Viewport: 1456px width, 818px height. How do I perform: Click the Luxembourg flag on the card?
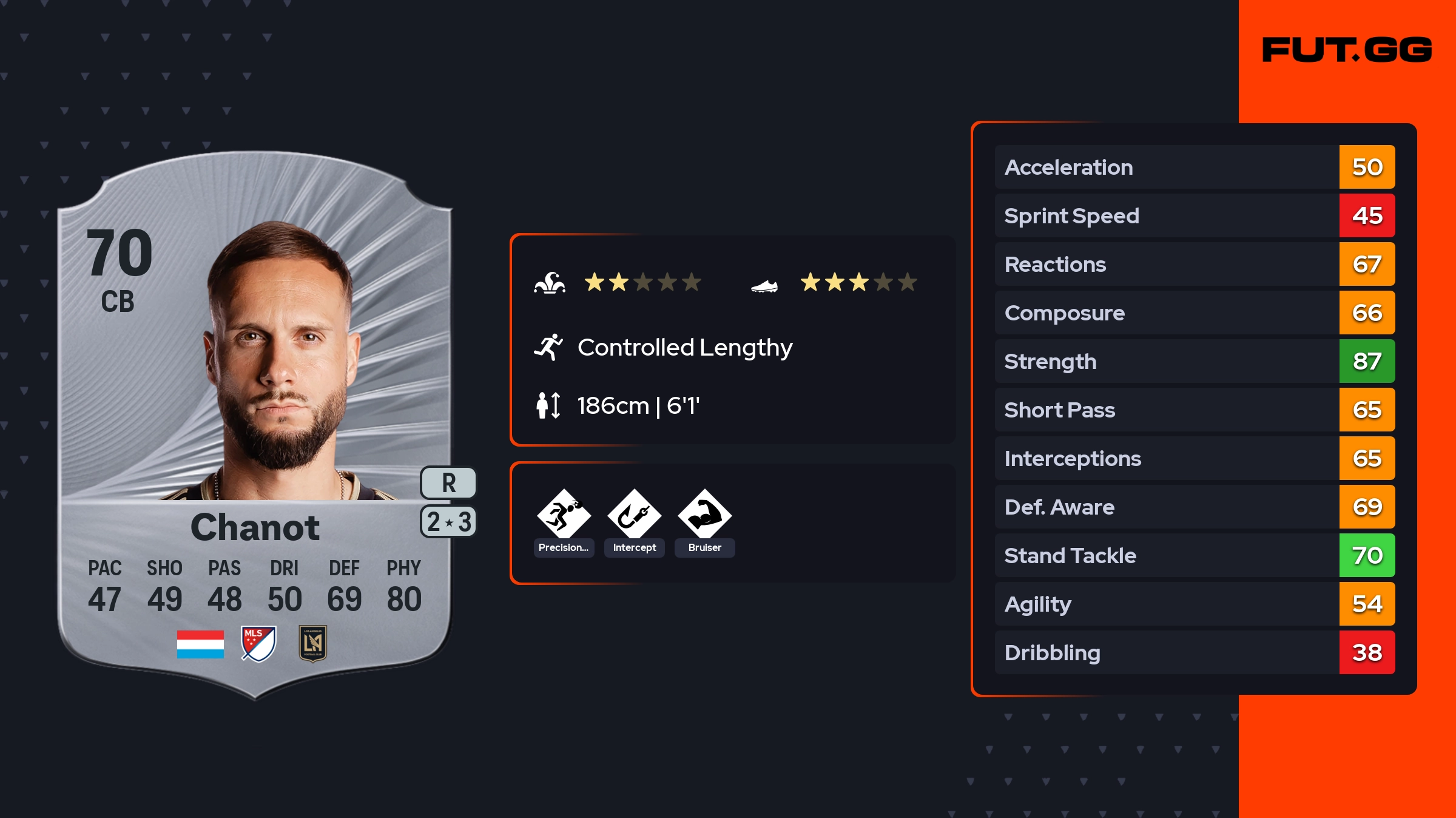[200, 644]
